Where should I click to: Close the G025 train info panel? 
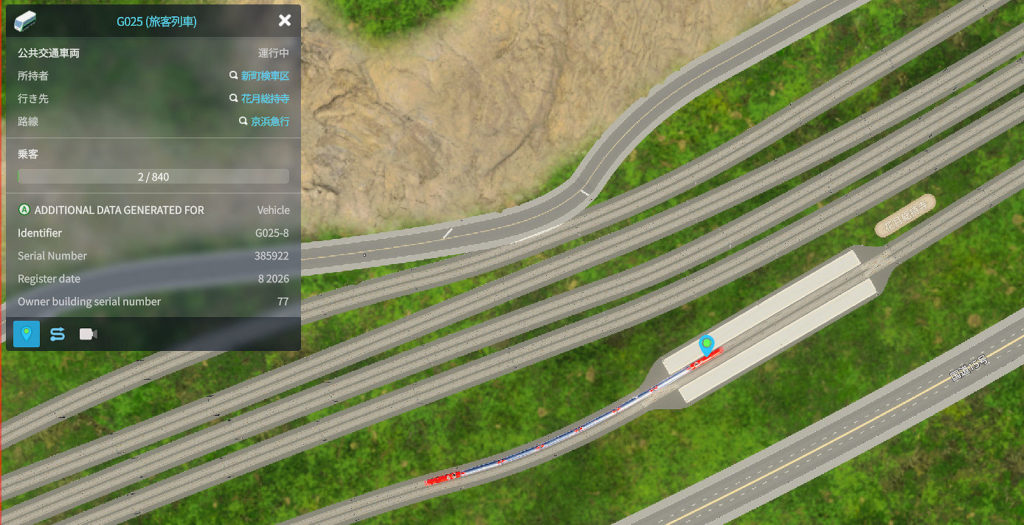pyautogui.click(x=285, y=20)
